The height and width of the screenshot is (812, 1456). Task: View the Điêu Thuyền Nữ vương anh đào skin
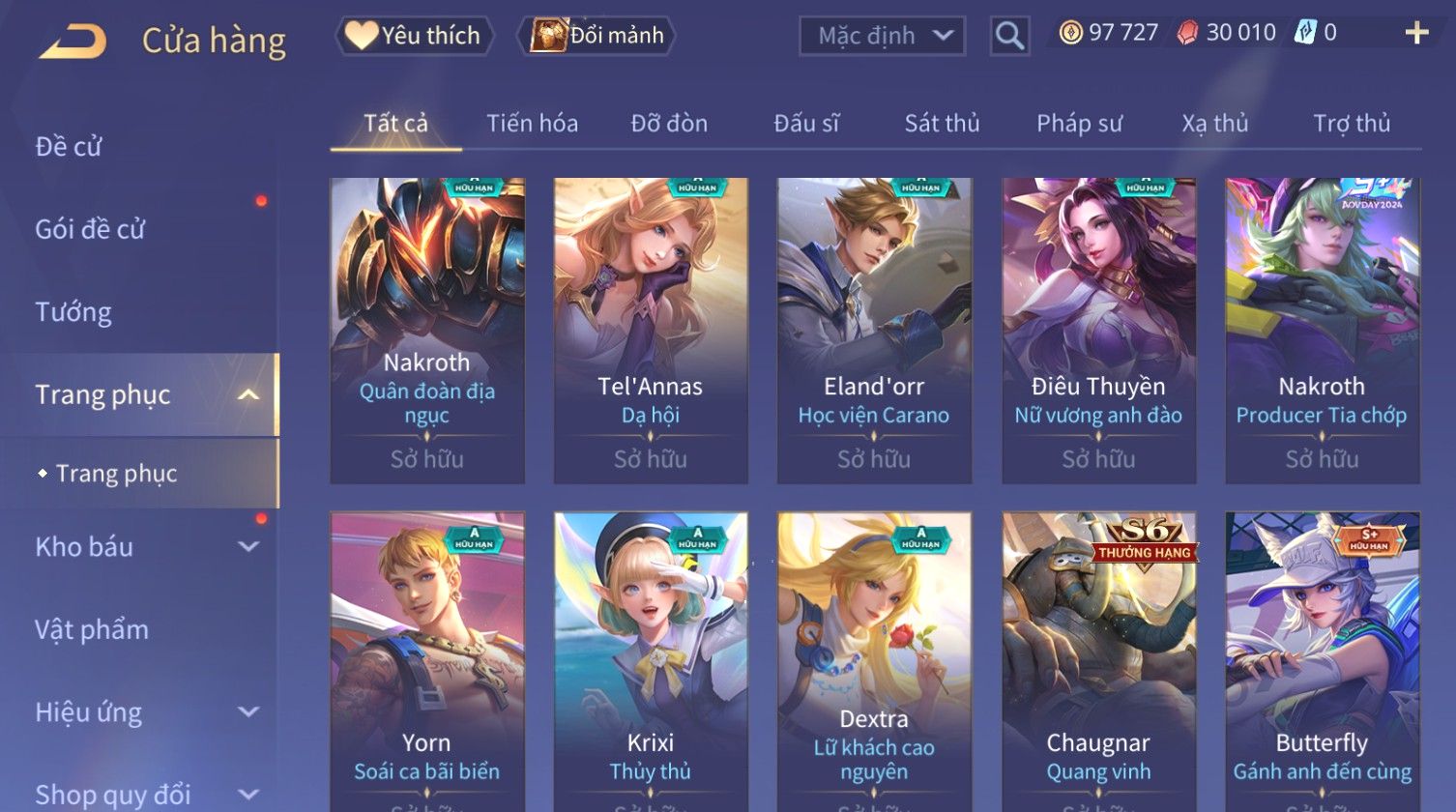(x=1098, y=331)
